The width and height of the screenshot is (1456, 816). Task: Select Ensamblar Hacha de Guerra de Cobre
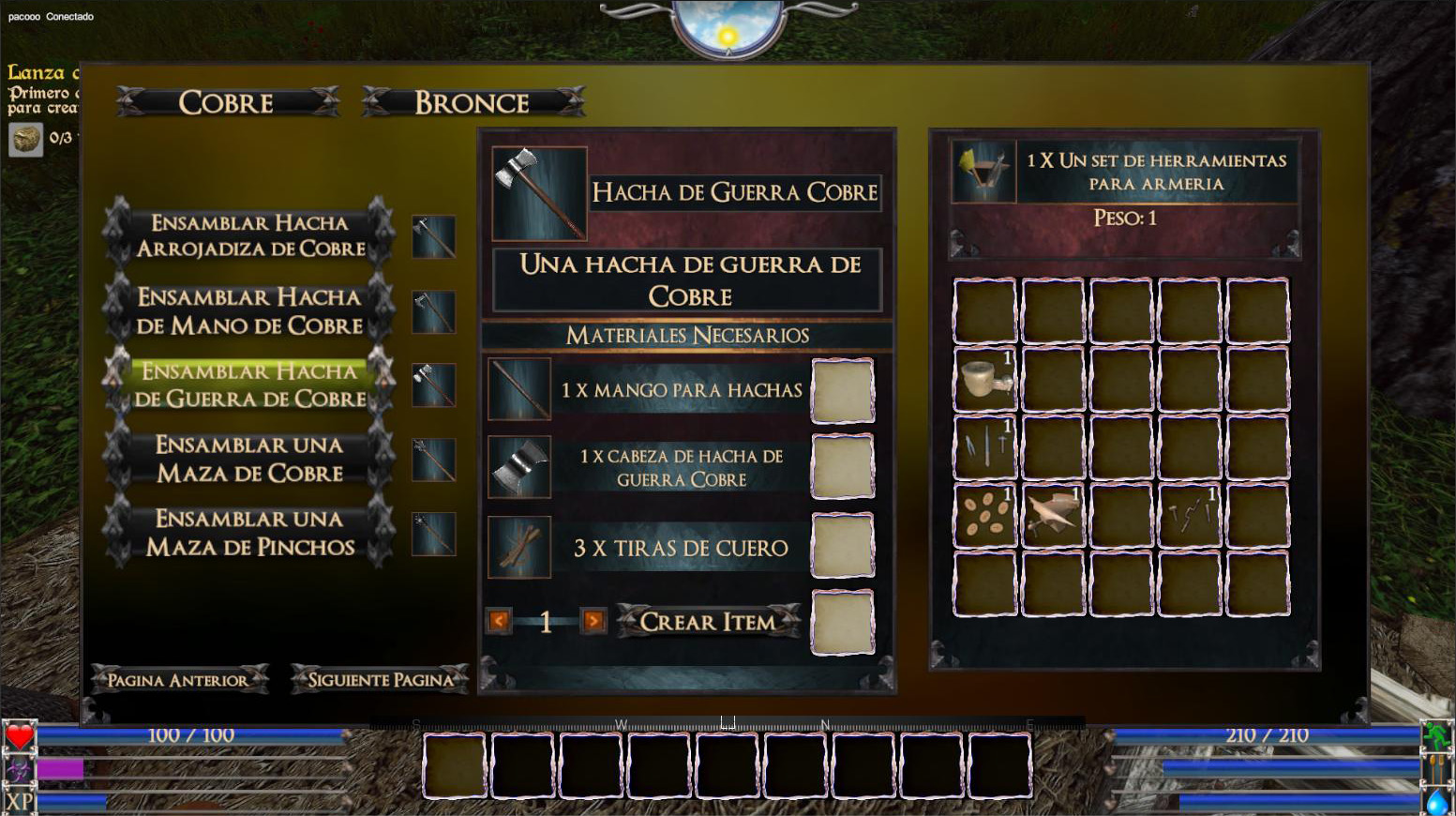click(x=249, y=385)
